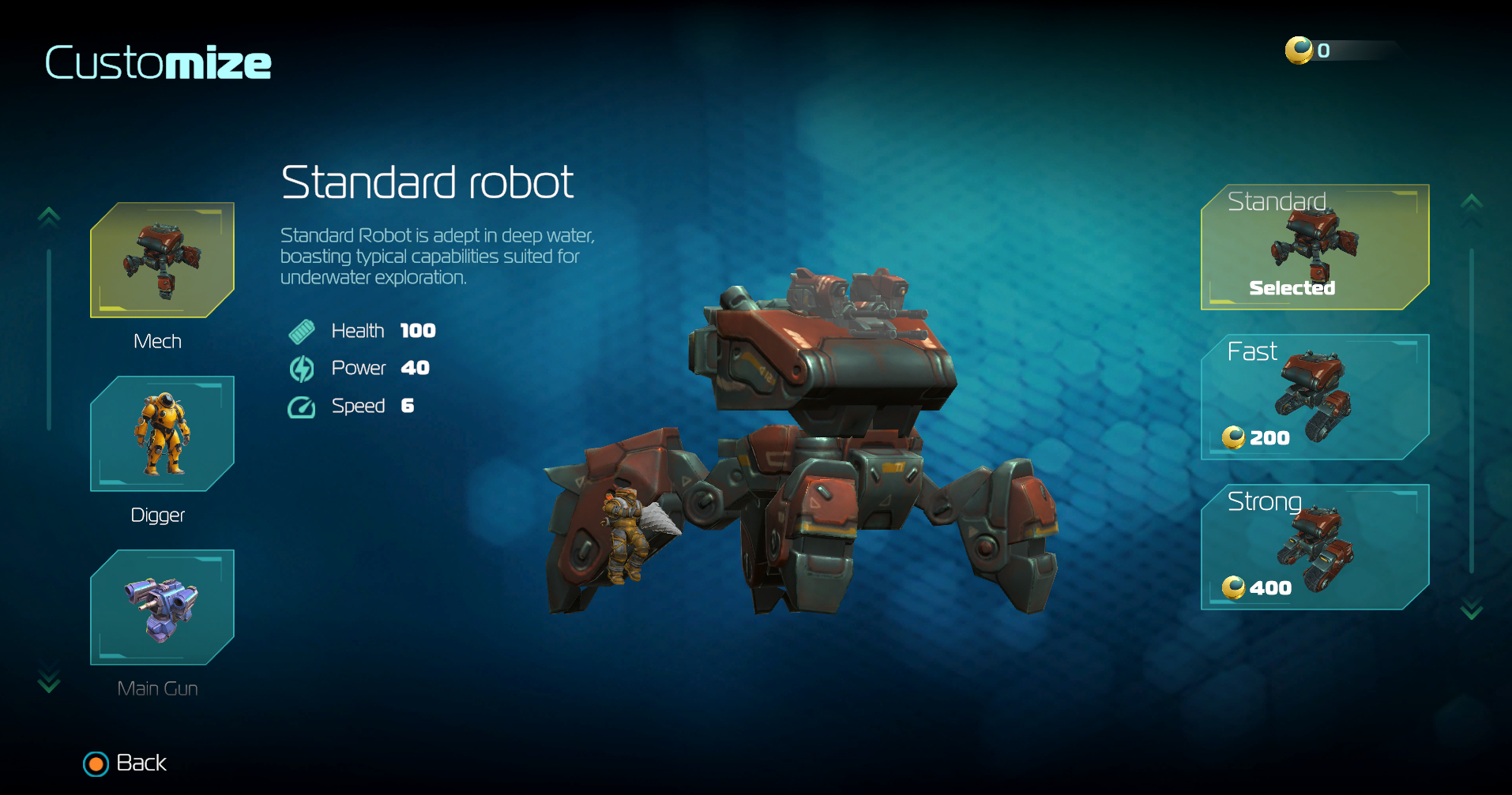
Task: Go Back to the previous screen
Action: pos(126,763)
